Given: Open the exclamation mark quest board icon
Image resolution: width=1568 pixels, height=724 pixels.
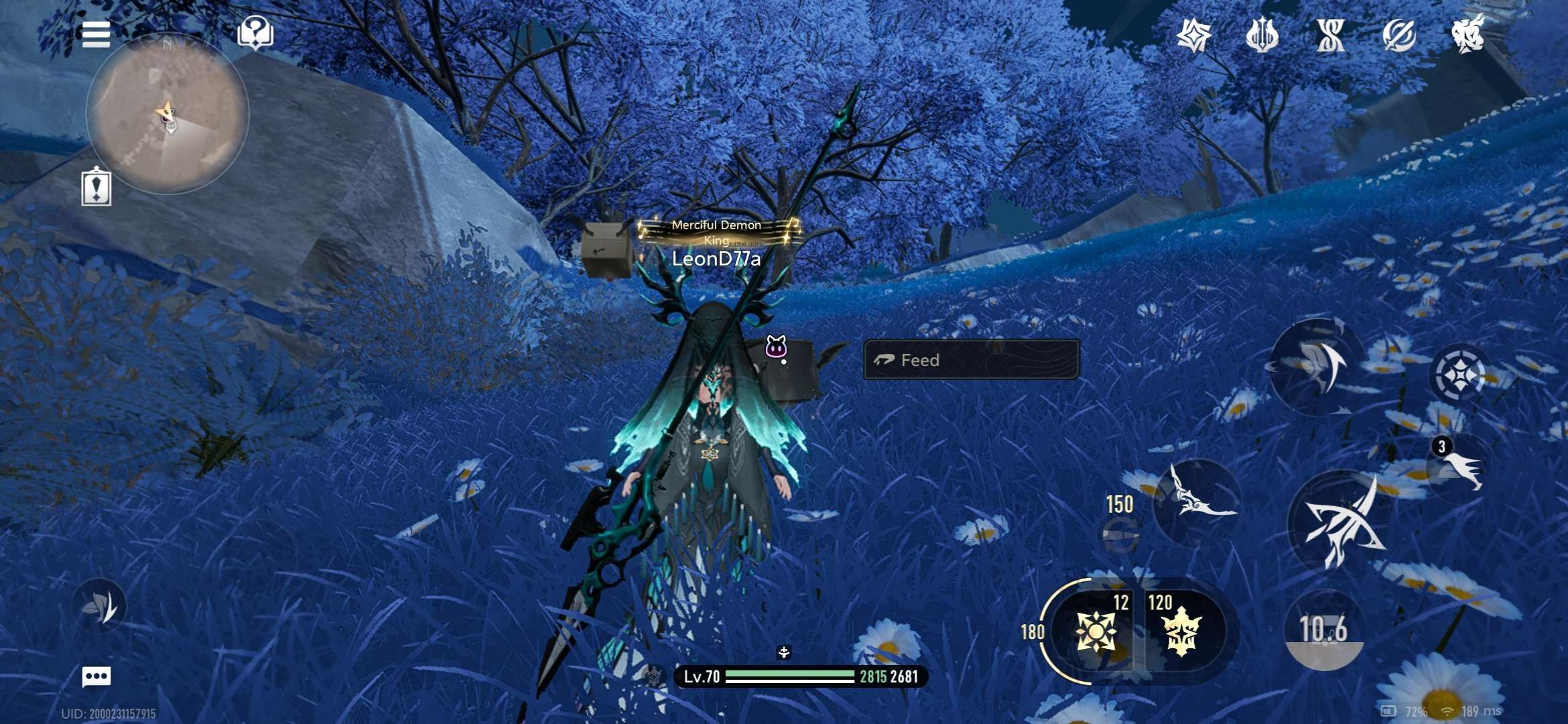Looking at the screenshot, I should click(96, 187).
